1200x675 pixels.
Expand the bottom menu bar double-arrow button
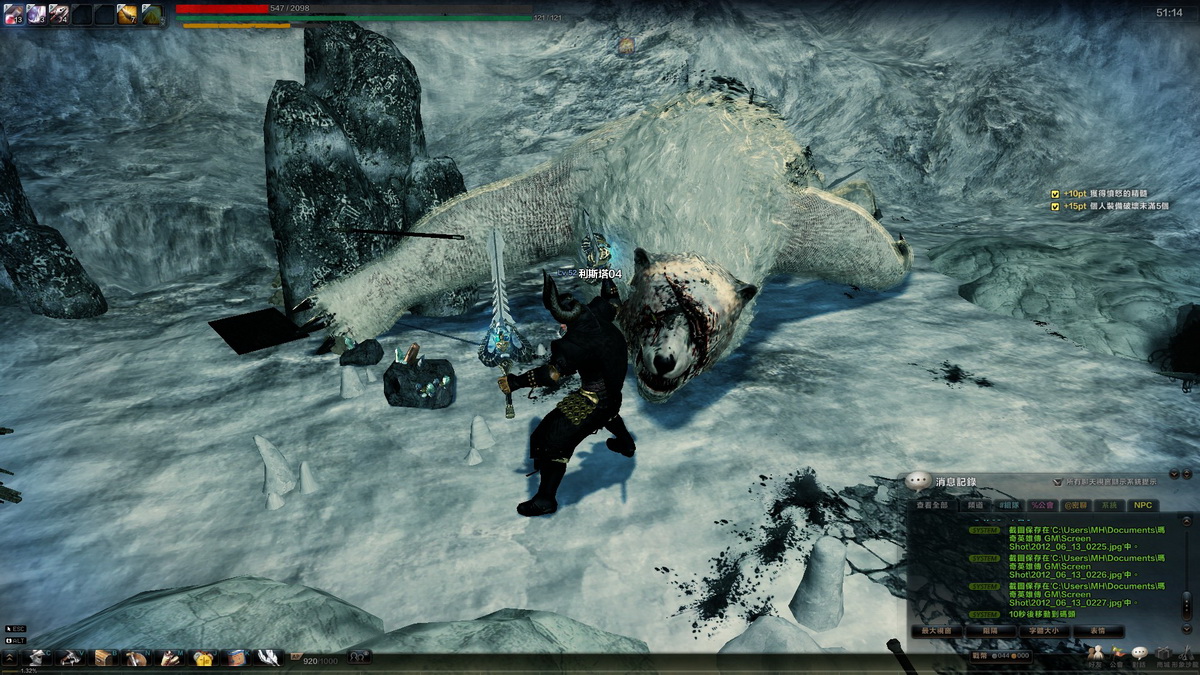tap(9, 658)
